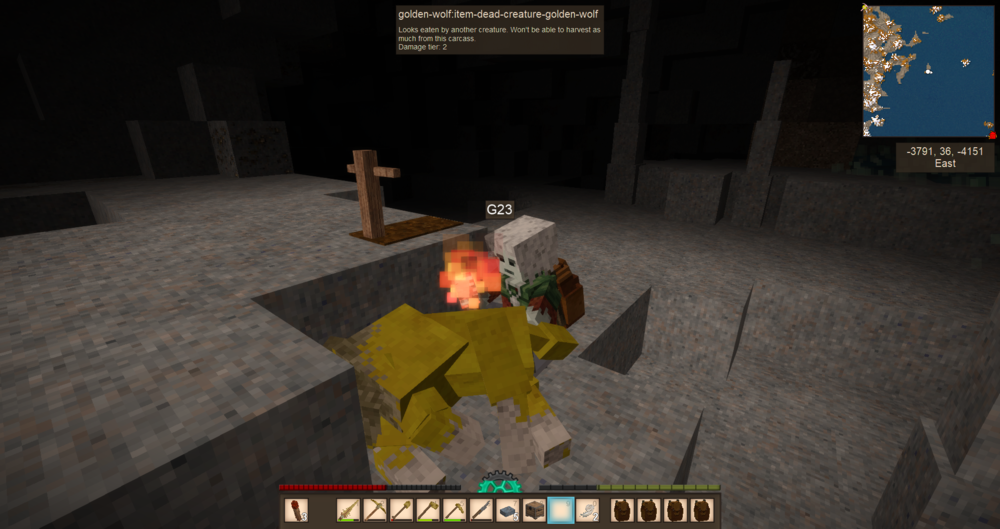Image resolution: width=1000 pixels, height=529 pixels.
Task: Click the highlighted empty hotbar slot
Action: pos(561,510)
